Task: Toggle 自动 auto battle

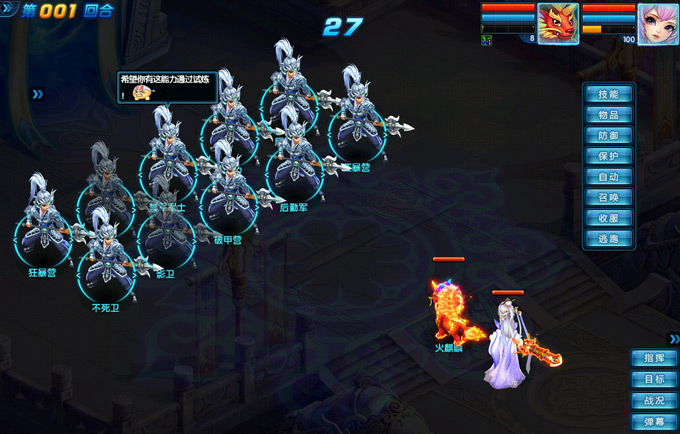Action: click(x=608, y=177)
